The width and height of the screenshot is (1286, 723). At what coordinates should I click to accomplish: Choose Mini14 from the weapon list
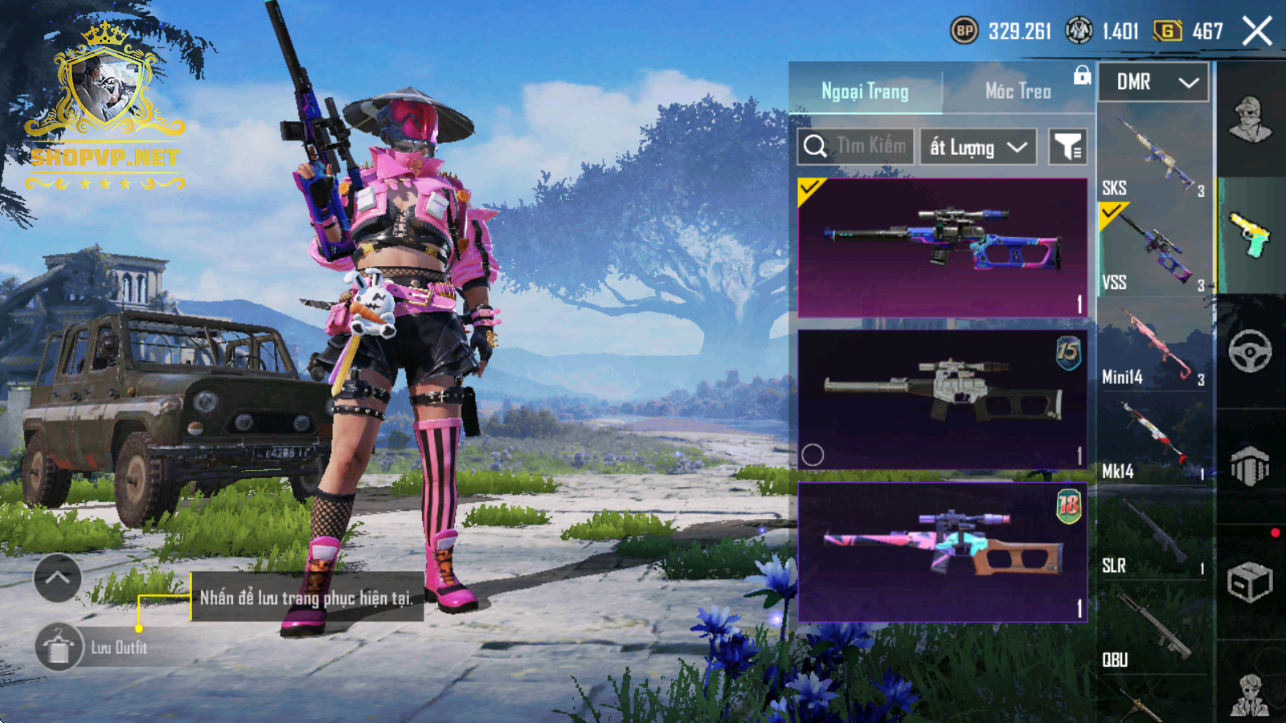click(1155, 345)
